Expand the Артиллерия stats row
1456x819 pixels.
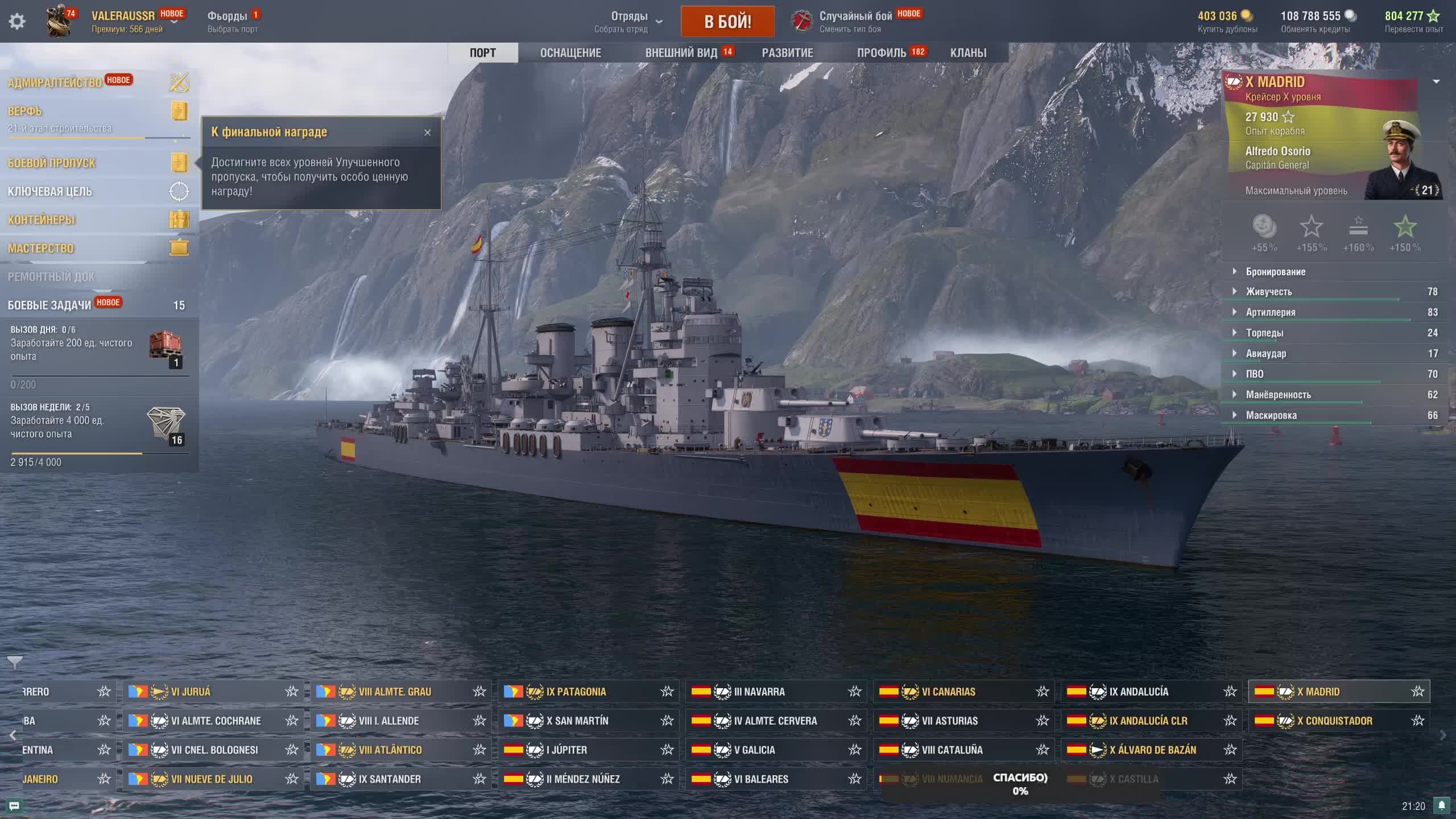1271,312
